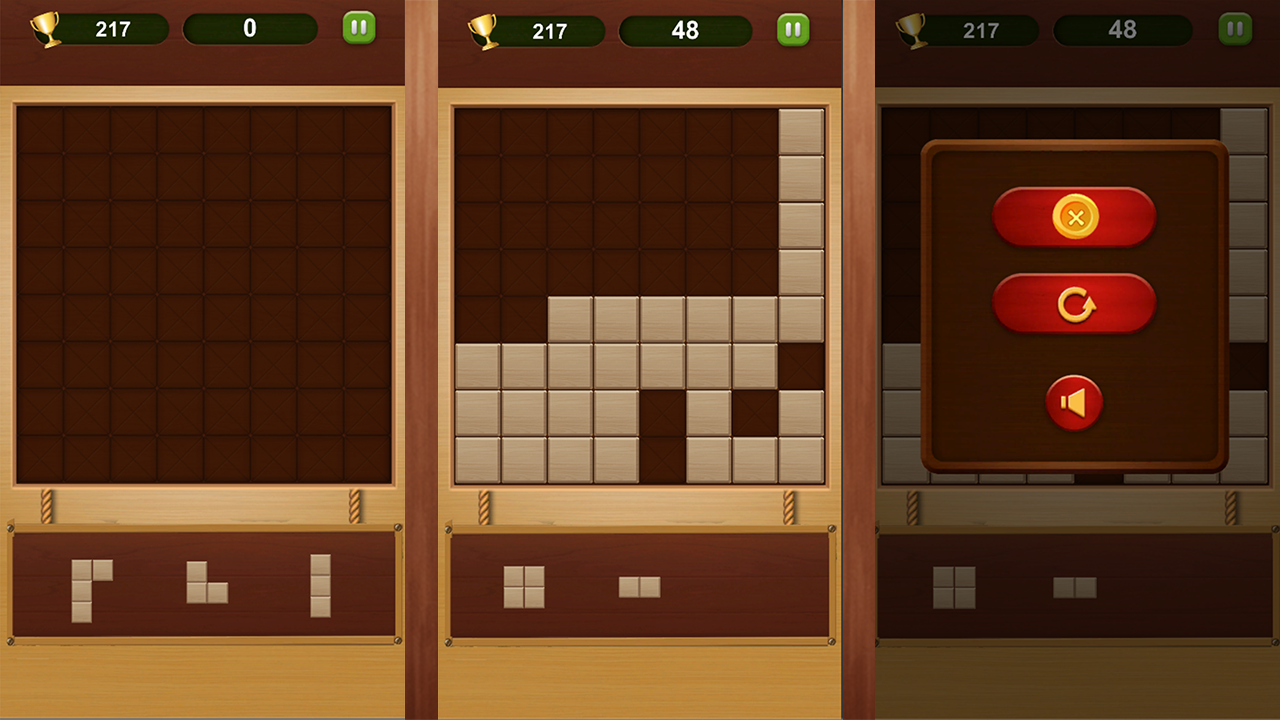Mute game sound using the speaker button
The height and width of the screenshot is (720, 1280).
click(x=1074, y=404)
